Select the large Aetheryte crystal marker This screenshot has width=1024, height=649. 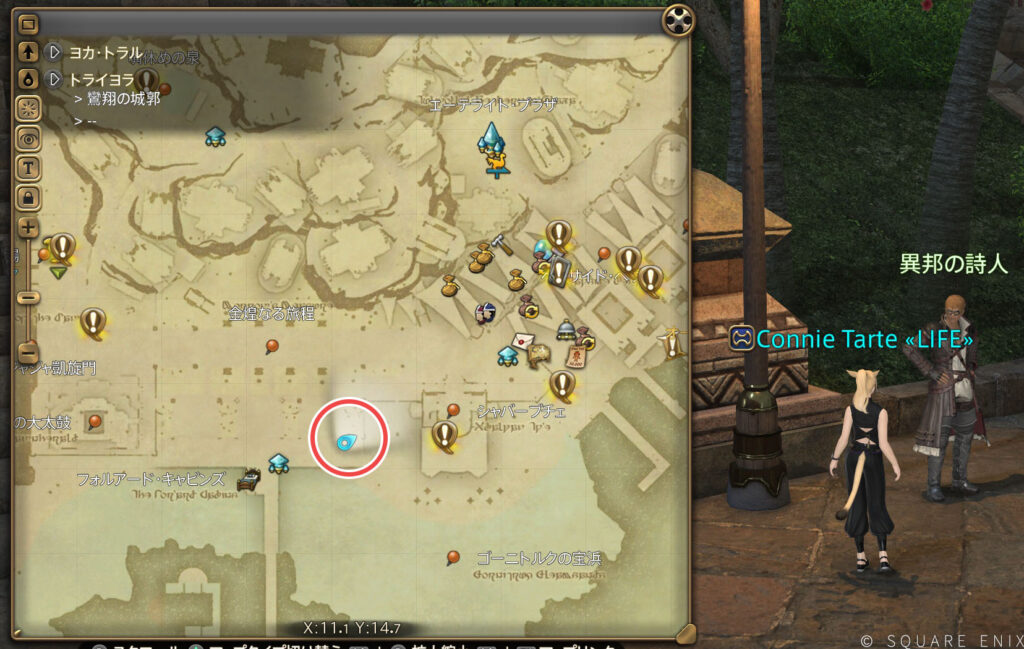(x=491, y=140)
